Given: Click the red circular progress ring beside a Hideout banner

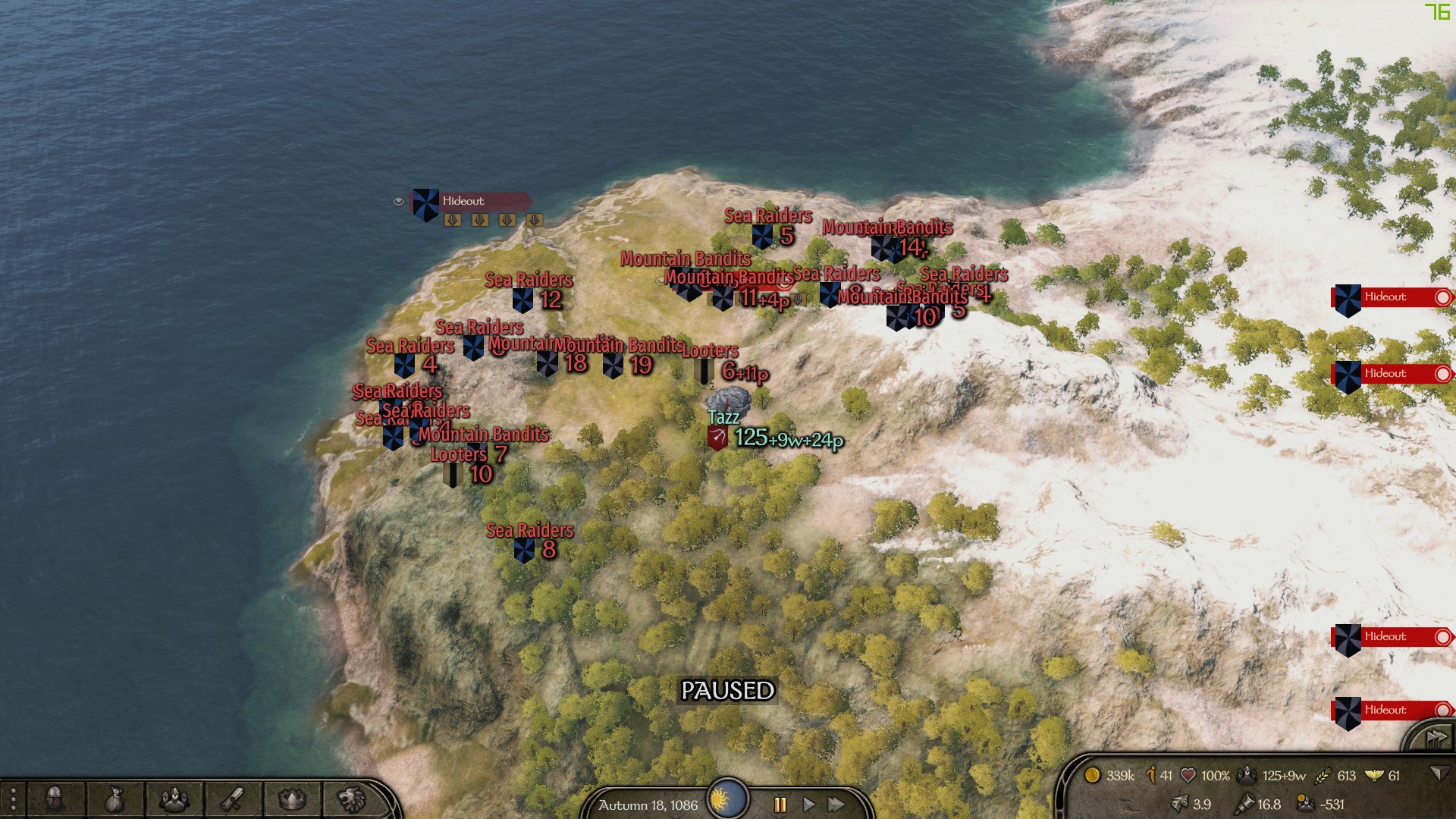Looking at the screenshot, I should click(x=1444, y=297).
